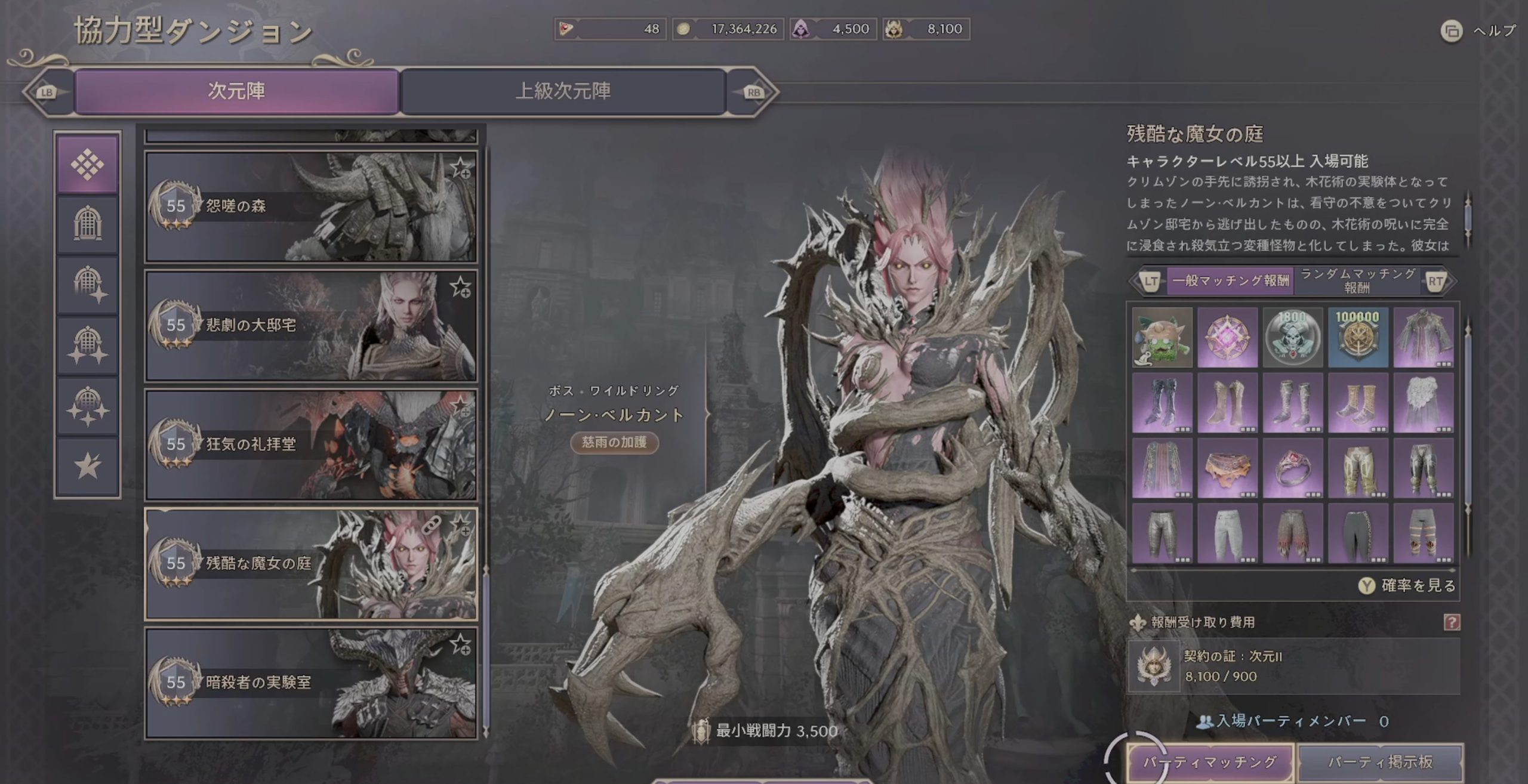
Task: View the red gem ring reward
Action: pyautogui.click(x=1293, y=468)
